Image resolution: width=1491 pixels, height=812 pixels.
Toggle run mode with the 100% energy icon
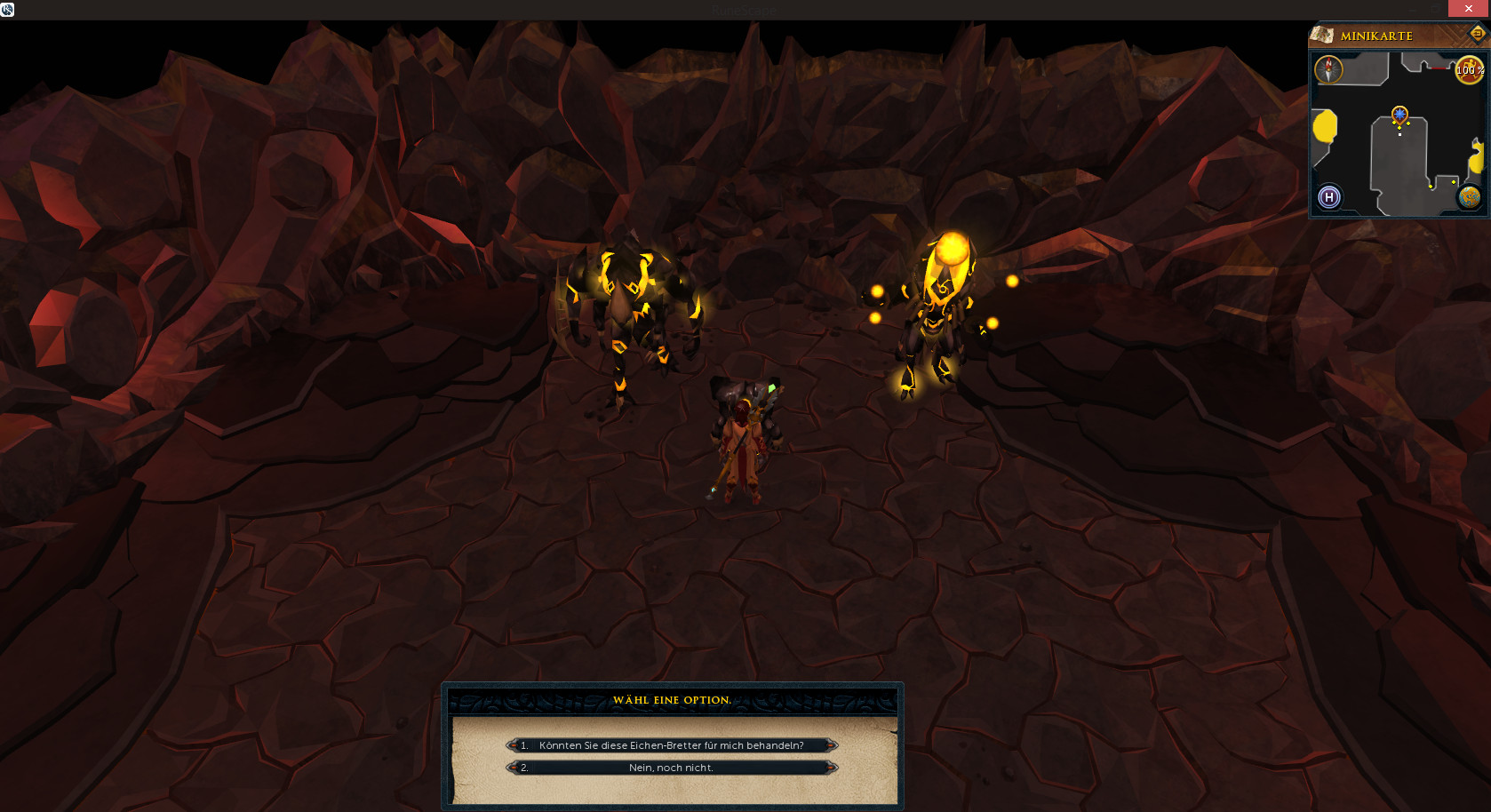tap(1469, 70)
